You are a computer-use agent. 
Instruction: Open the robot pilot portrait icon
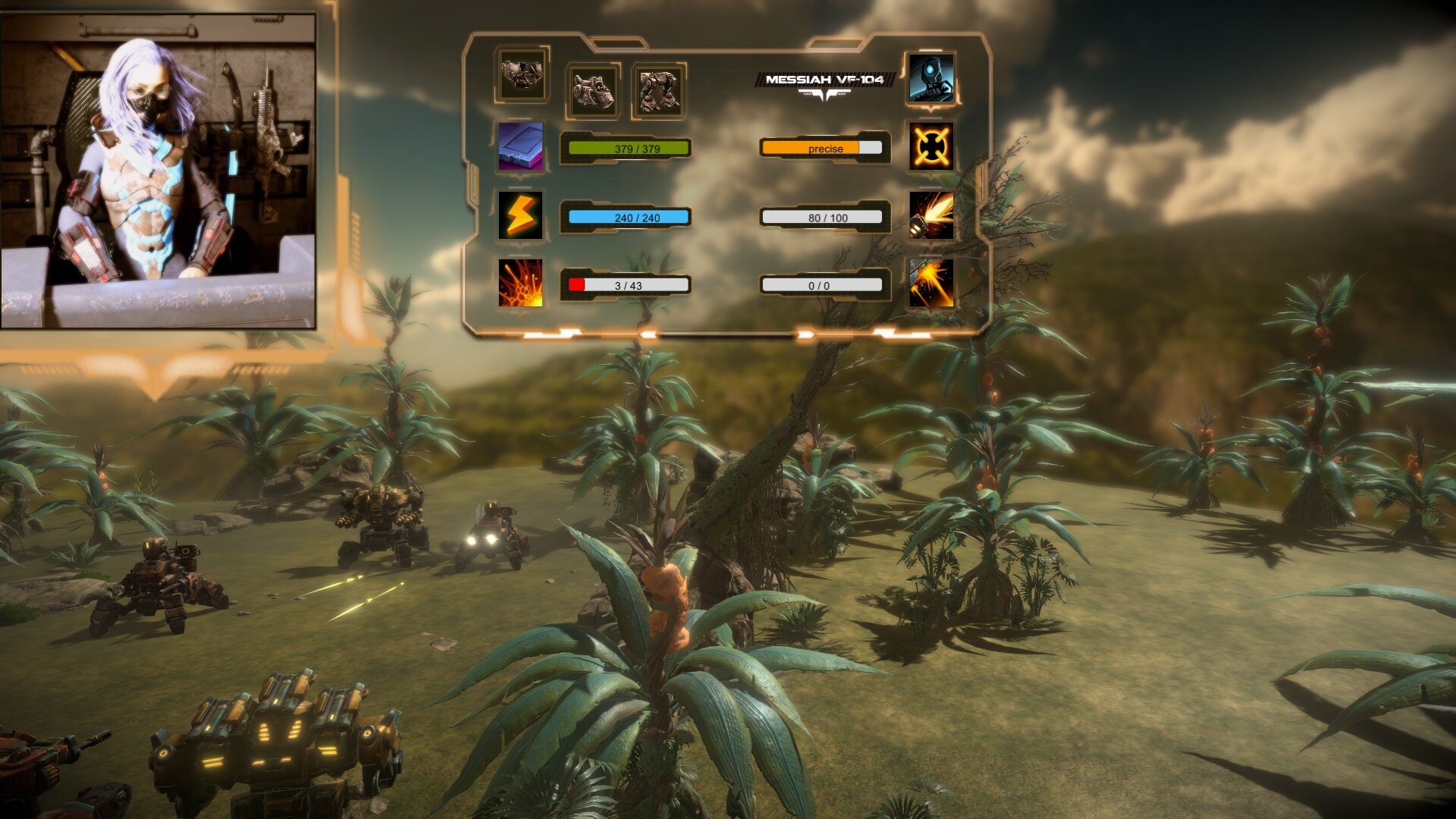931,77
